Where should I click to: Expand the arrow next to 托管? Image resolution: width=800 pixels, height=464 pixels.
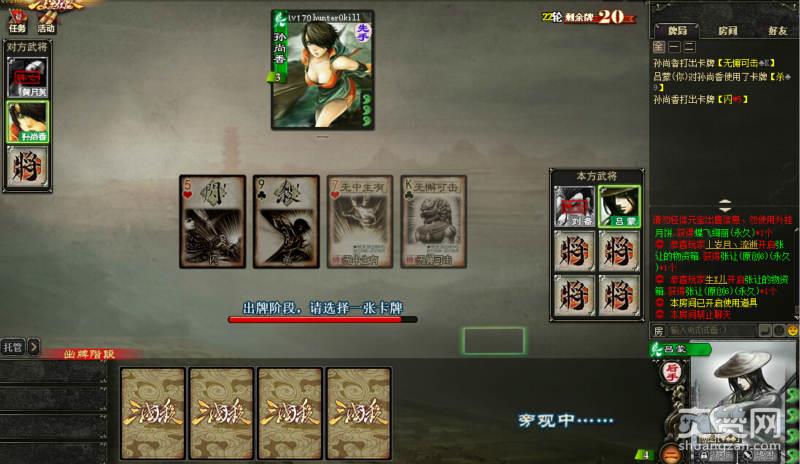(x=33, y=346)
